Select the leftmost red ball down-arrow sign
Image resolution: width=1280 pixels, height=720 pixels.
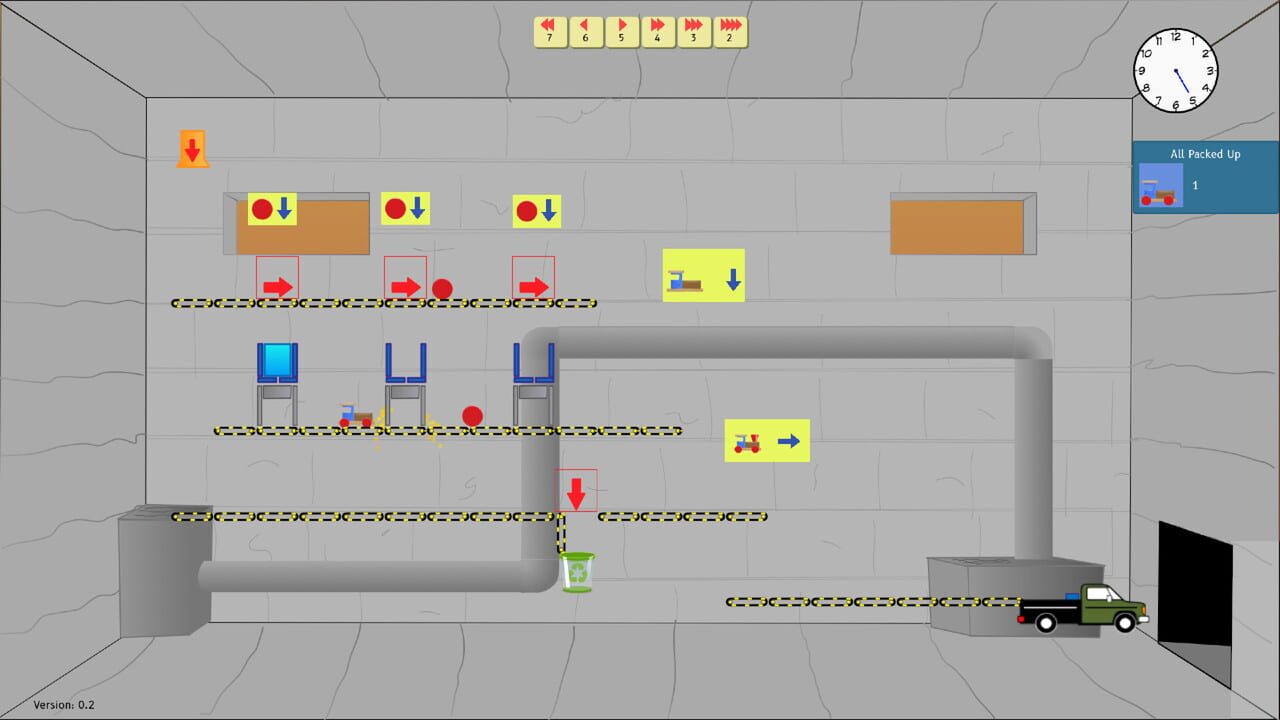(x=270, y=209)
